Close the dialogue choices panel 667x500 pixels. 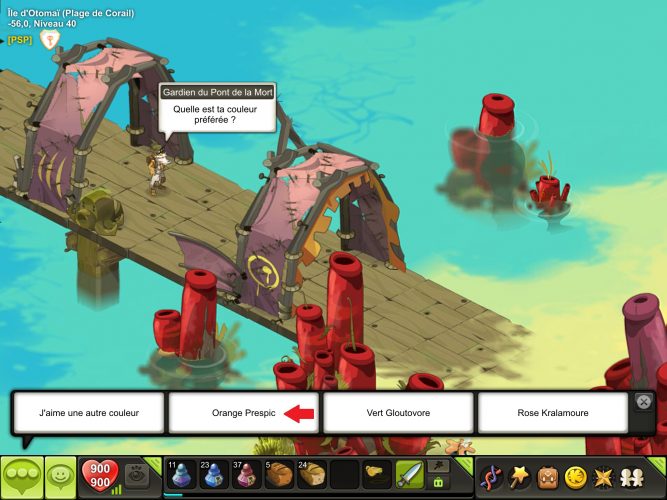click(x=645, y=401)
